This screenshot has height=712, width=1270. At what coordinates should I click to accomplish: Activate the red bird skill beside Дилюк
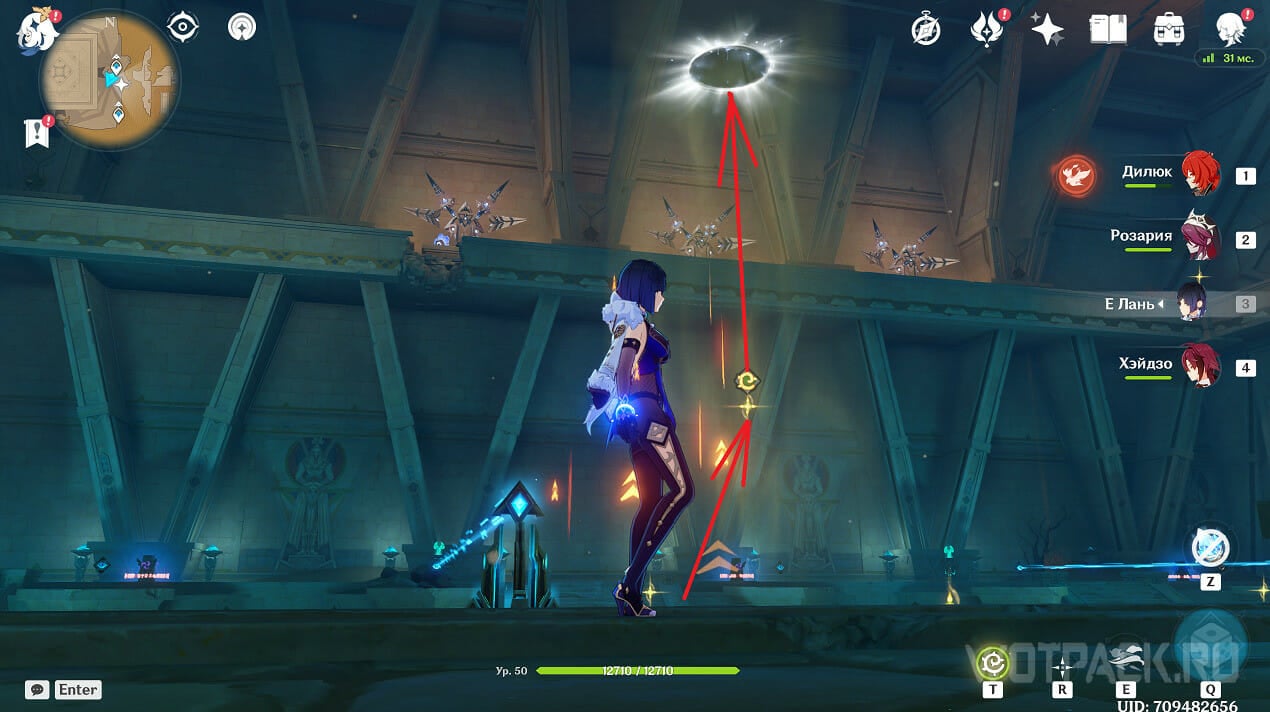tap(1076, 176)
